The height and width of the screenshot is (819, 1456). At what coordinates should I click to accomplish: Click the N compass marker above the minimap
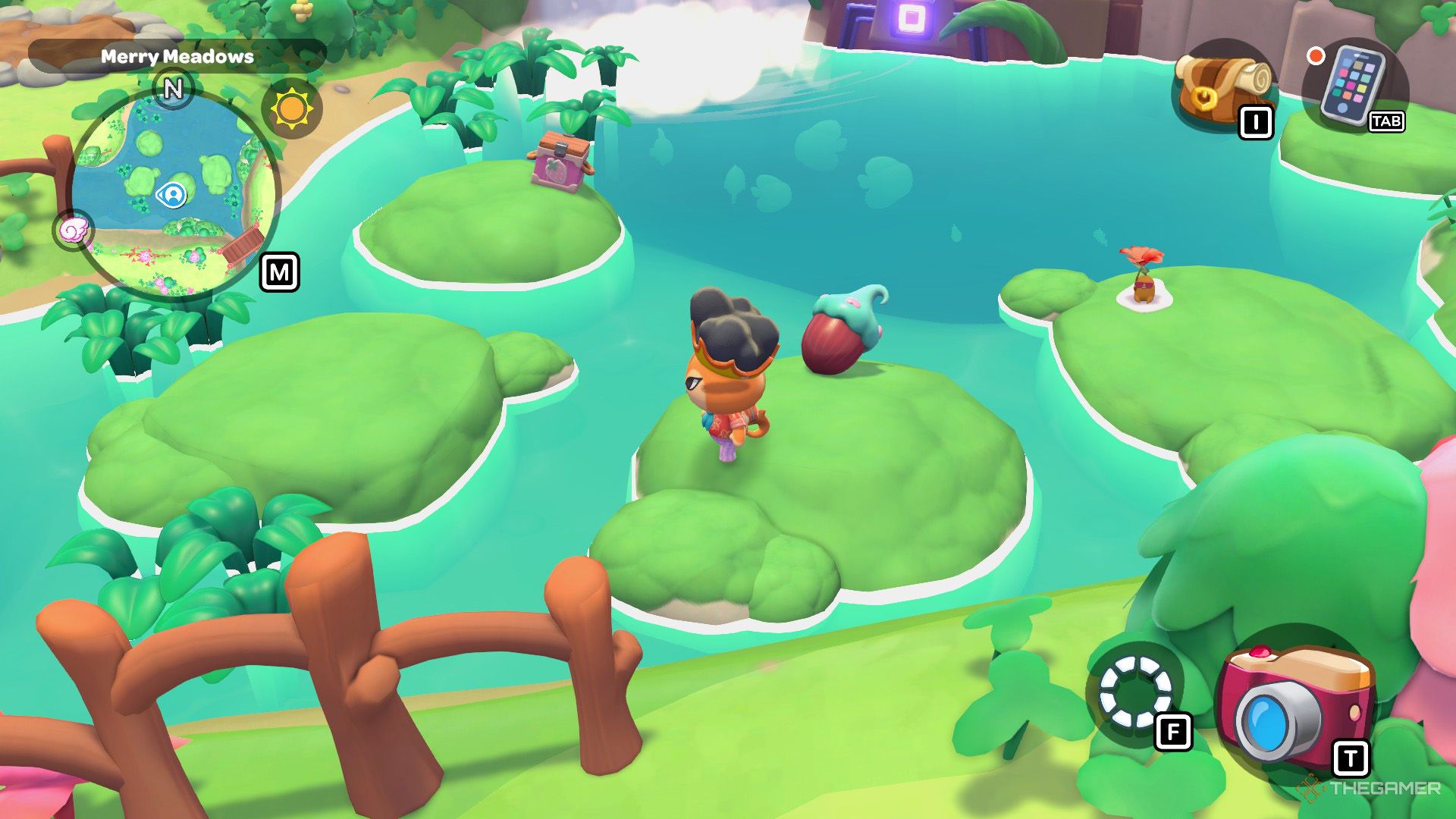(173, 89)
